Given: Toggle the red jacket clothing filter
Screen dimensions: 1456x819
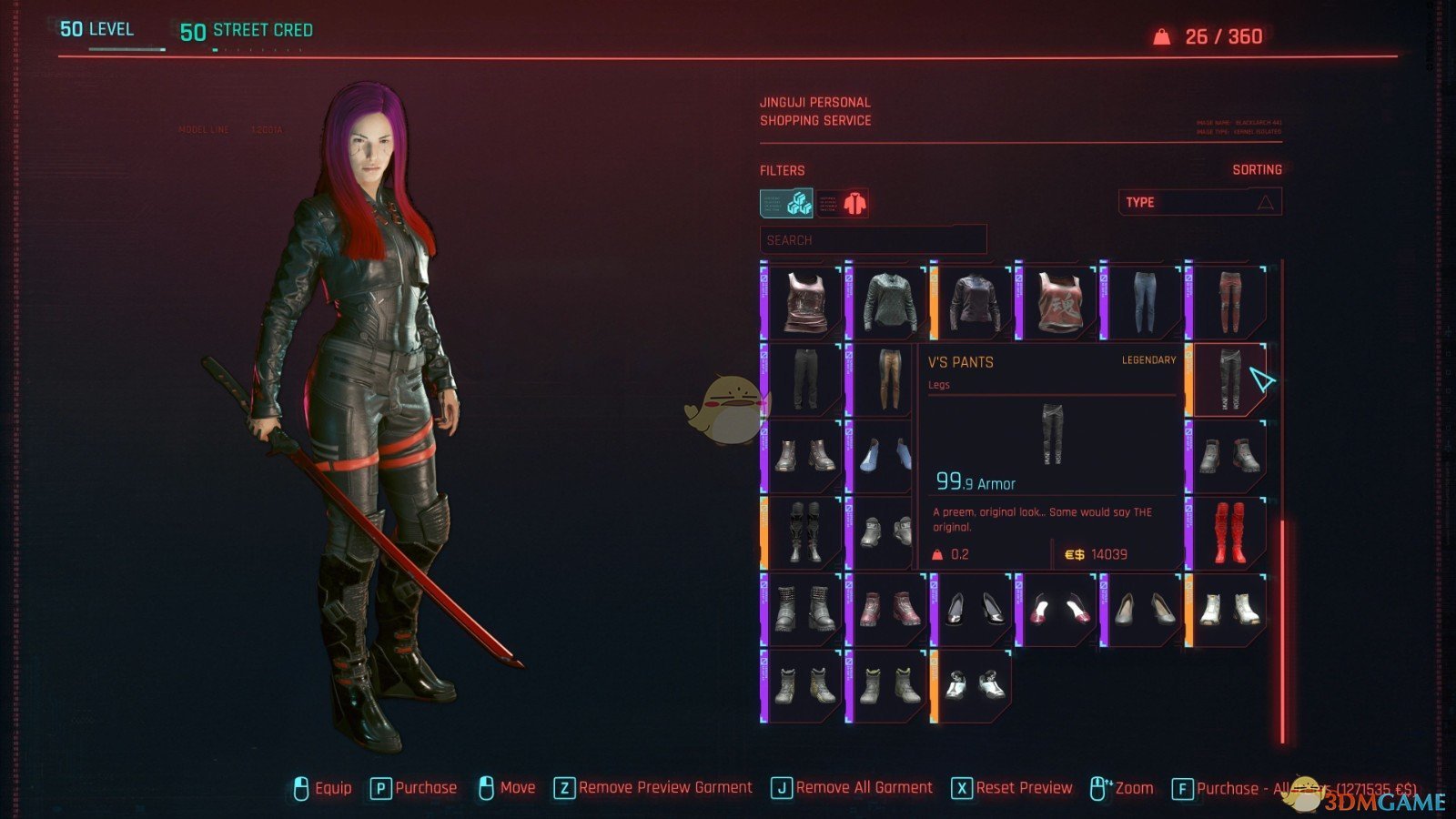Looking at the screenshot, I should point(843,203).
